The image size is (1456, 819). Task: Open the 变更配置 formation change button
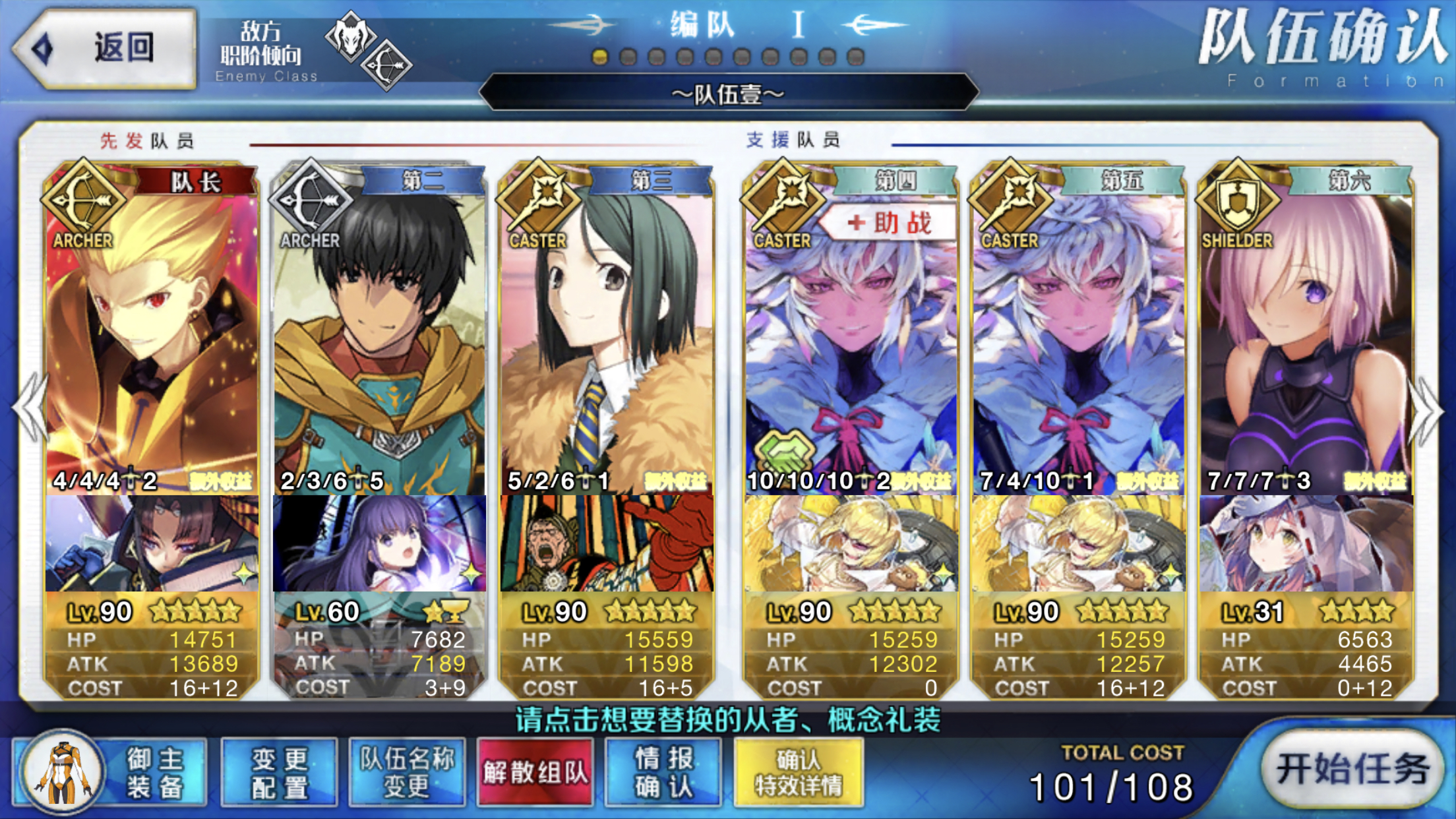[x=279, y=773]
